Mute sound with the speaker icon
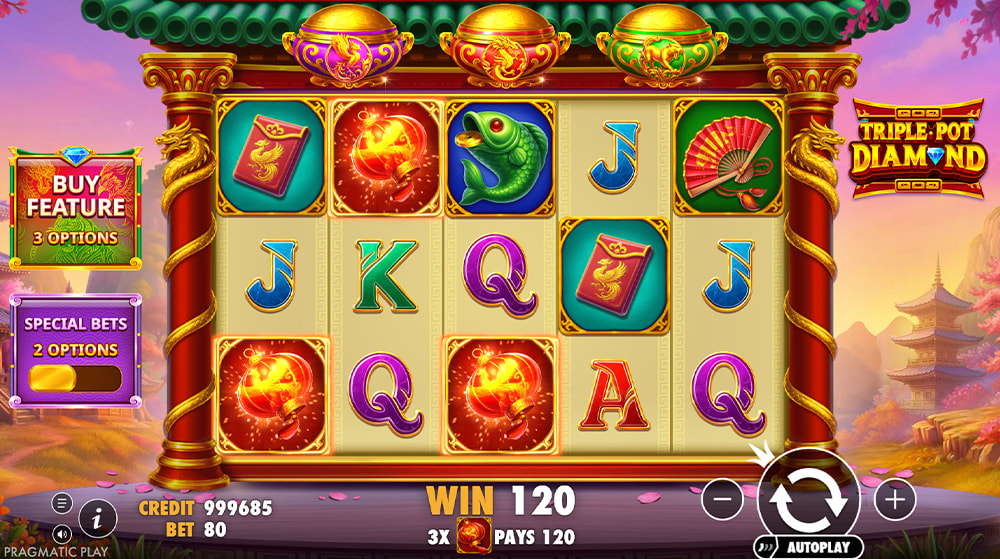This screenshot has height=559, width=1000. tap(62, 532)
